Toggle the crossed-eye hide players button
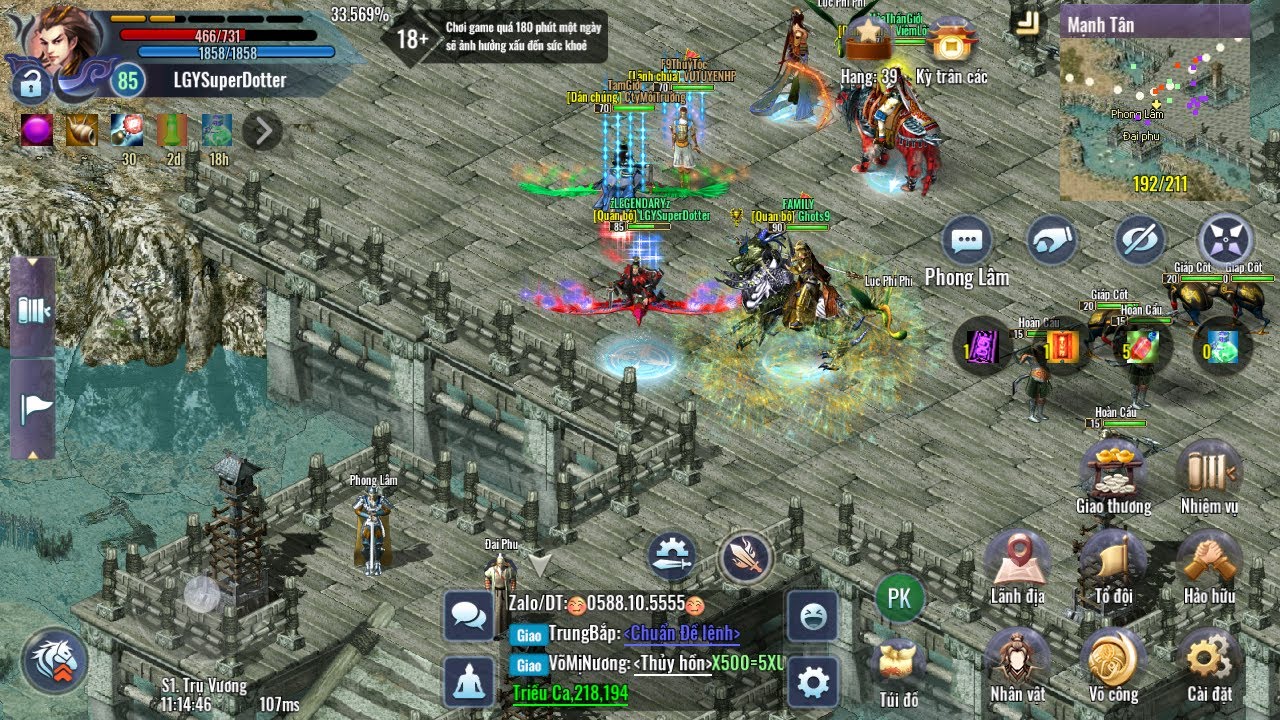This screenshot has height=720, width=1280. point(1140,241)
